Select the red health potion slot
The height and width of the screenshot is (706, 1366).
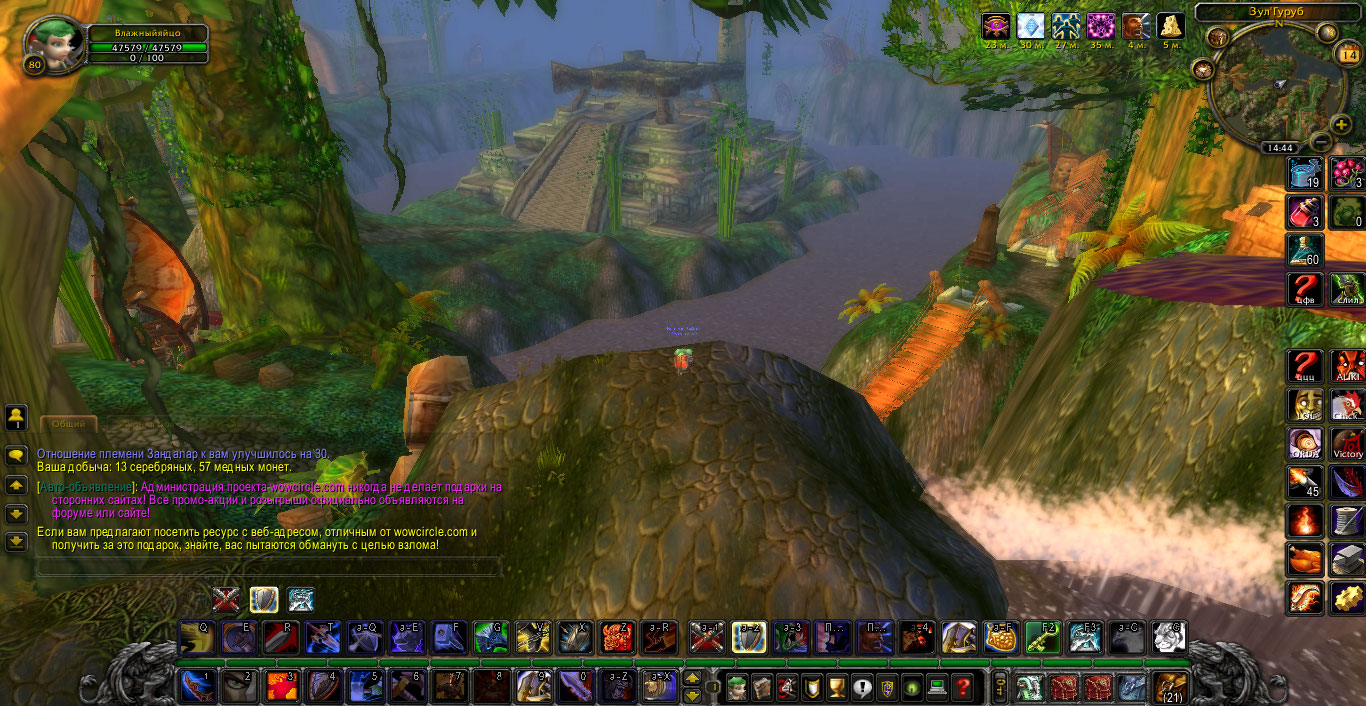1305,211
